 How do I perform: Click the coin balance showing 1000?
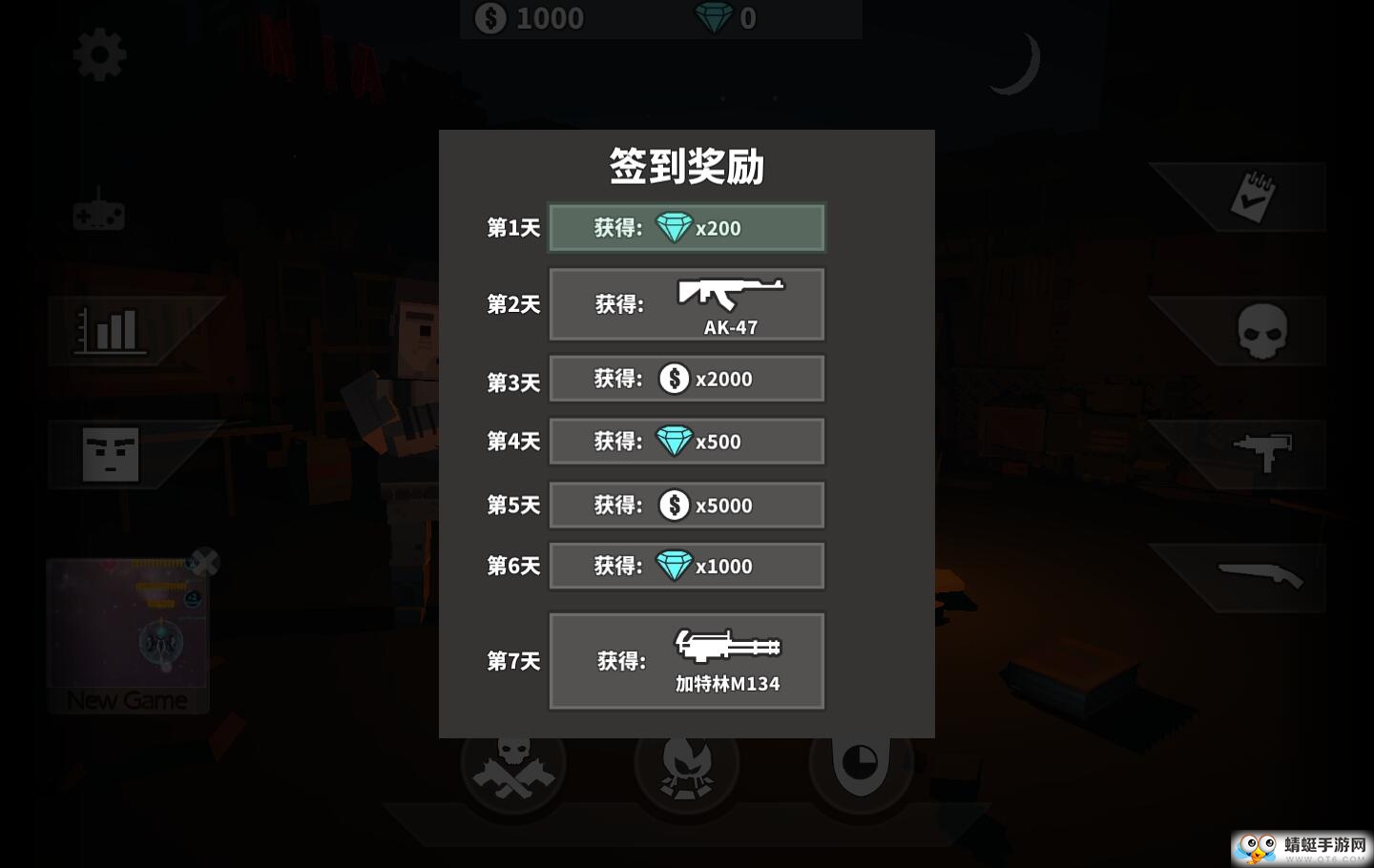[x=528, y=18]
